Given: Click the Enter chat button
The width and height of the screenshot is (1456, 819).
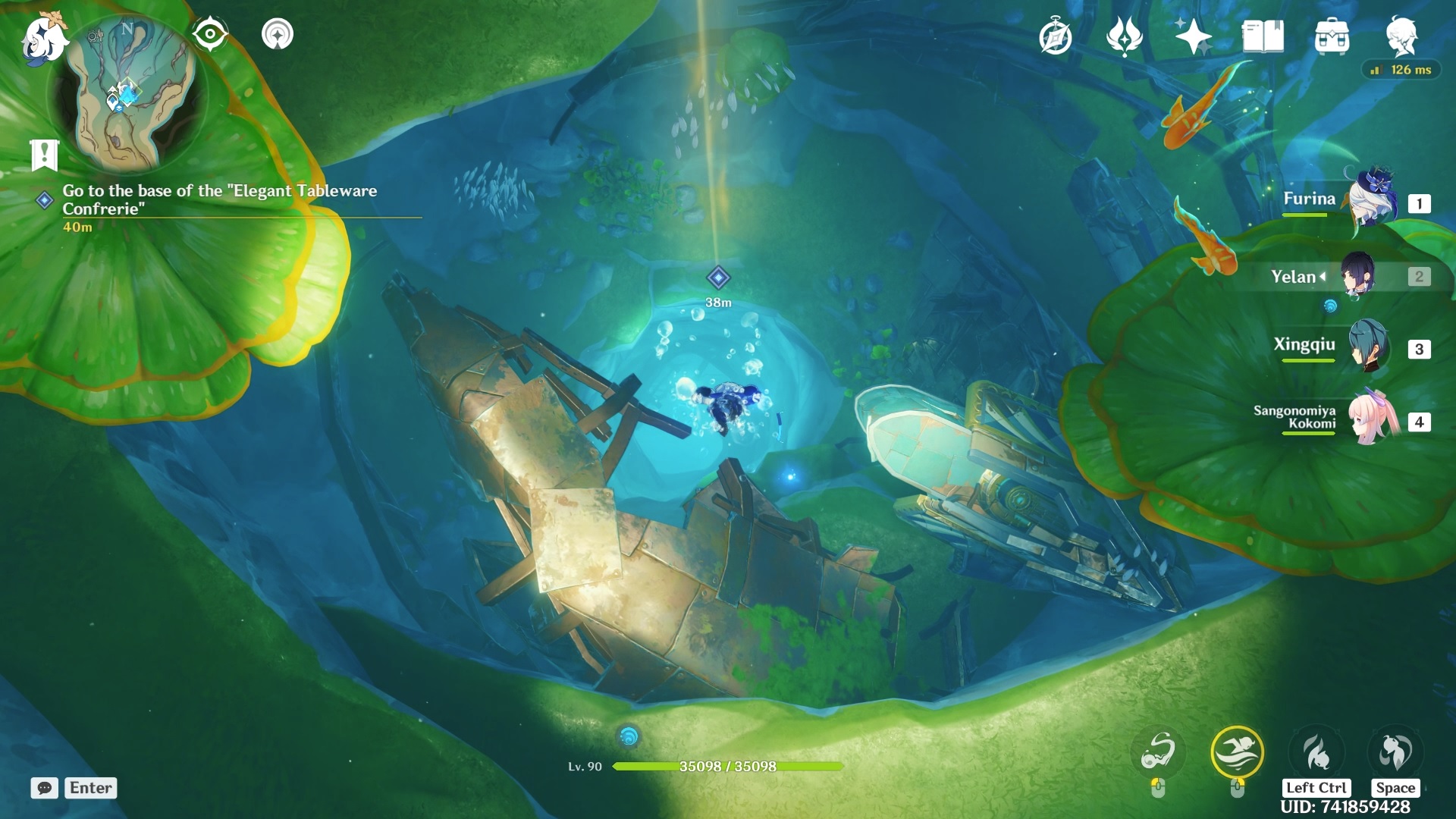Looking at the screenshot, I should coord(89,789).
